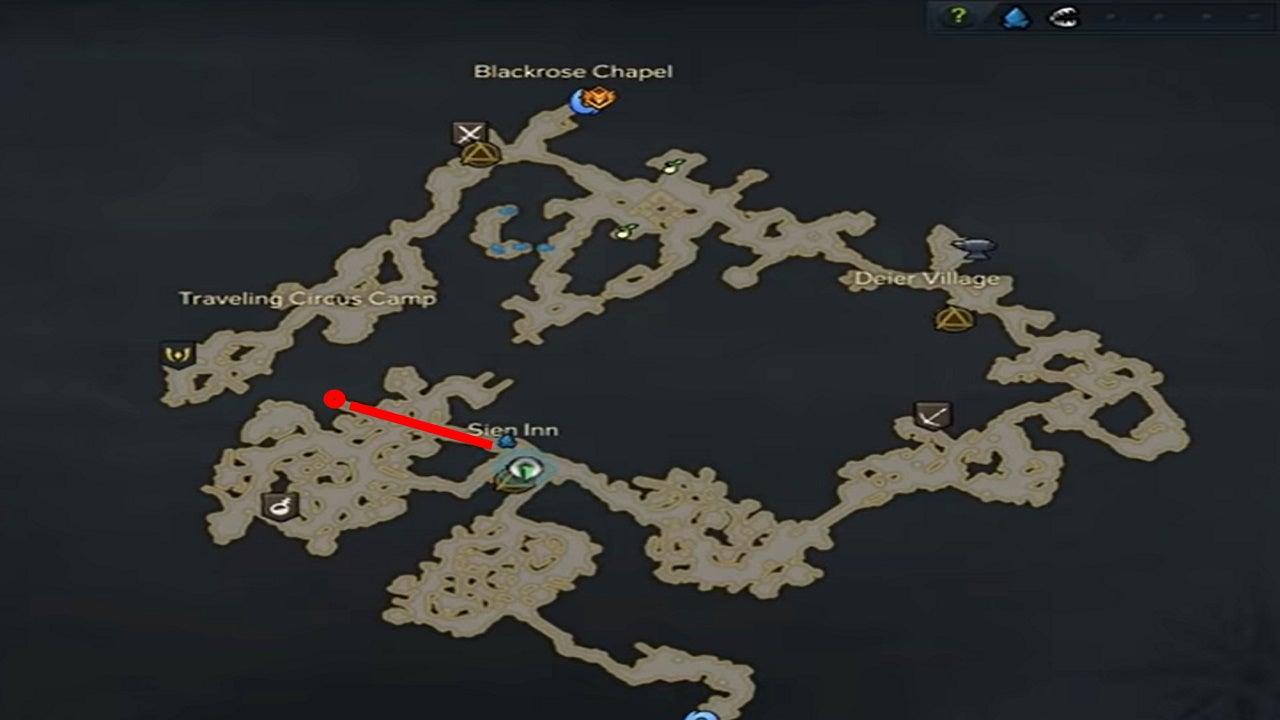The width and height of the screenshot is (1280, 720).
Task: Click the monster jaws icon in top toolbar
Action: 1062,17
